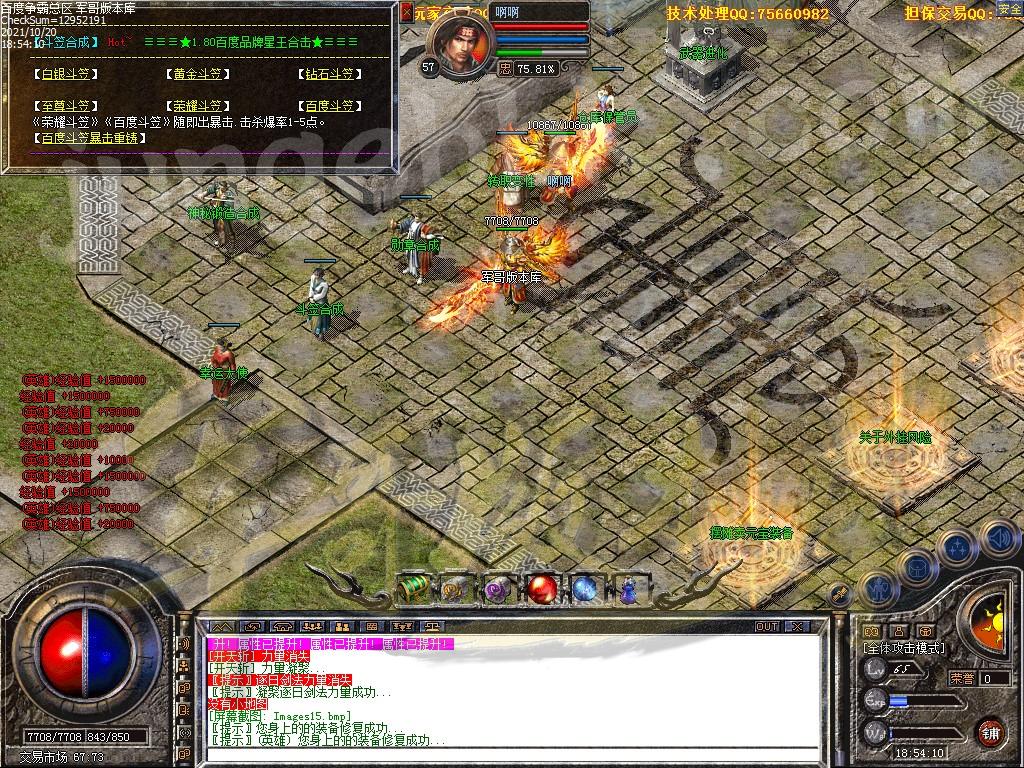Use the blue orb potion in belt
This screenshot has width=1024, height=768.
pos(584,589)
